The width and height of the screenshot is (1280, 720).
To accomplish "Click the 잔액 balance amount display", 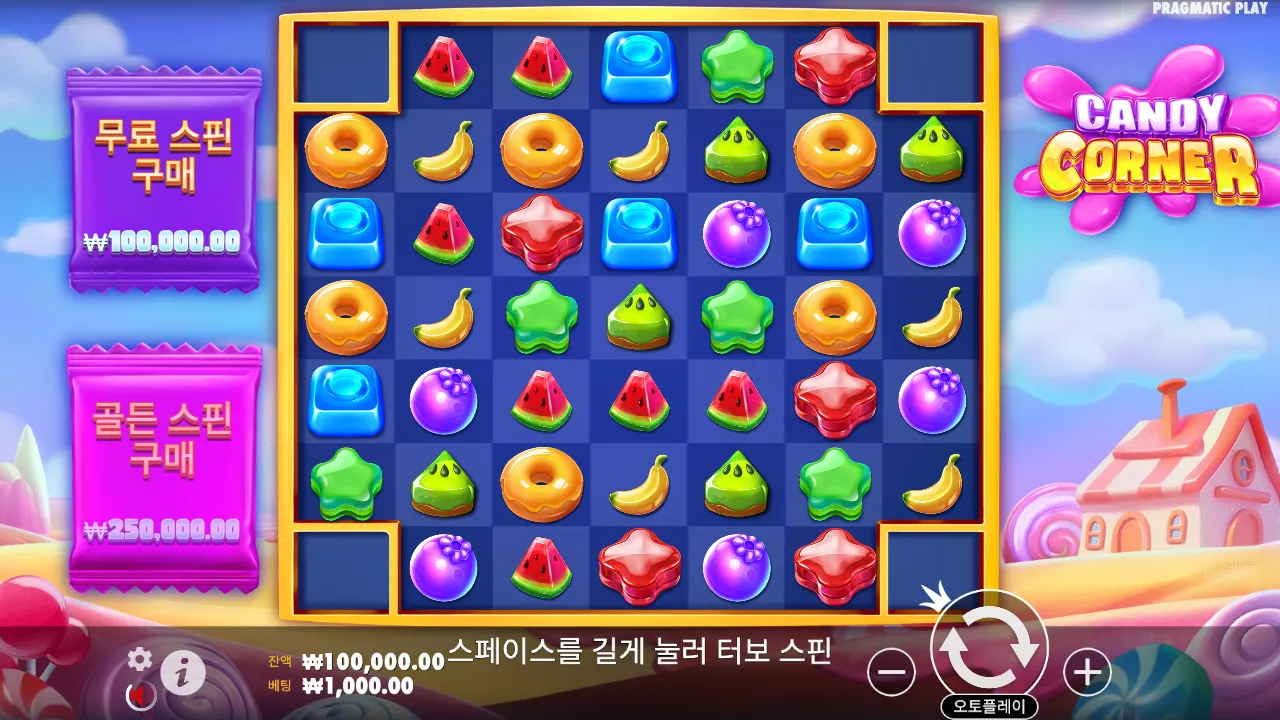I will pyautogui.click(x=375, y=660).
